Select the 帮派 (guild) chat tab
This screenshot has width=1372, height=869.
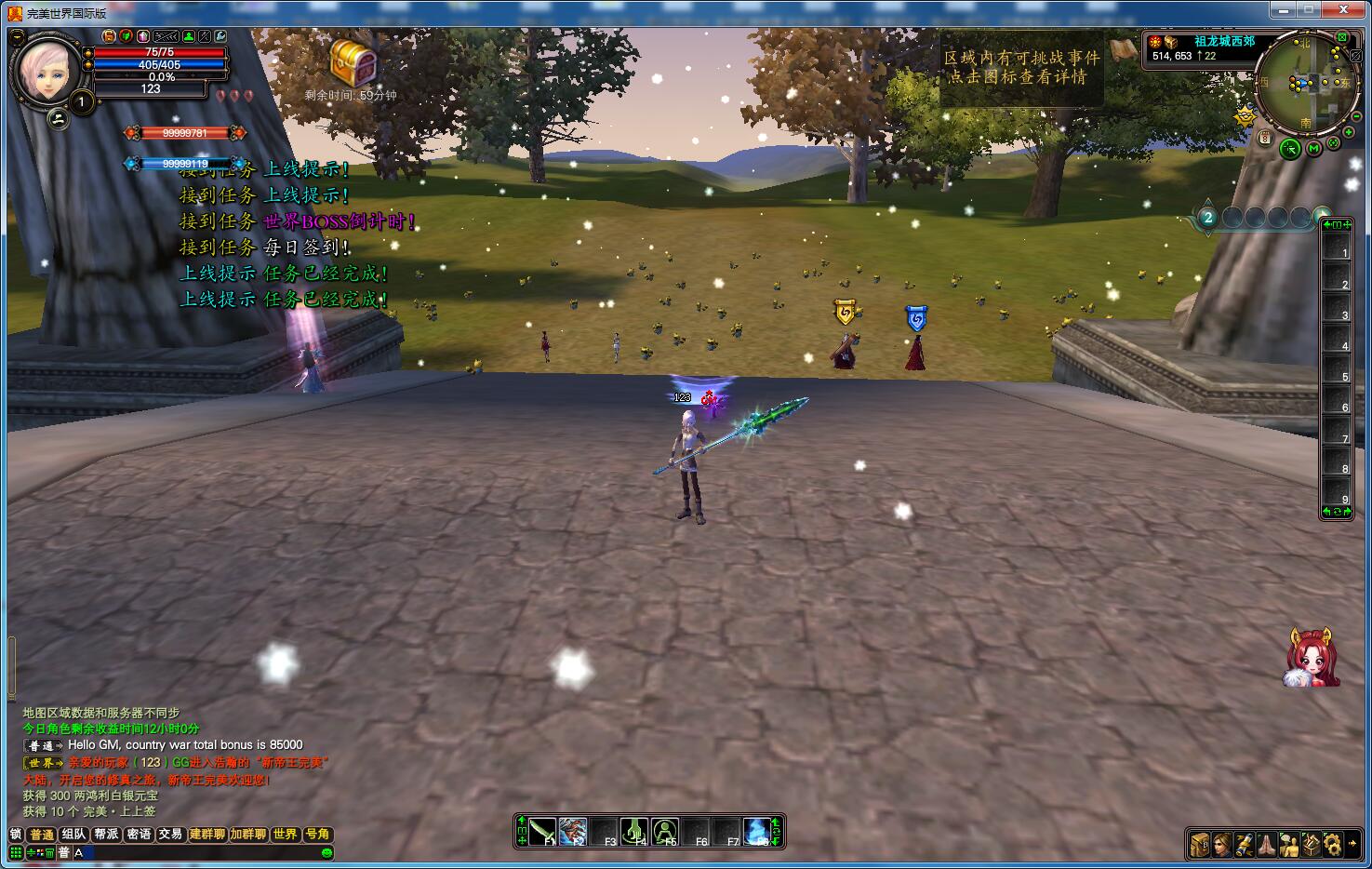click(106, 835)
